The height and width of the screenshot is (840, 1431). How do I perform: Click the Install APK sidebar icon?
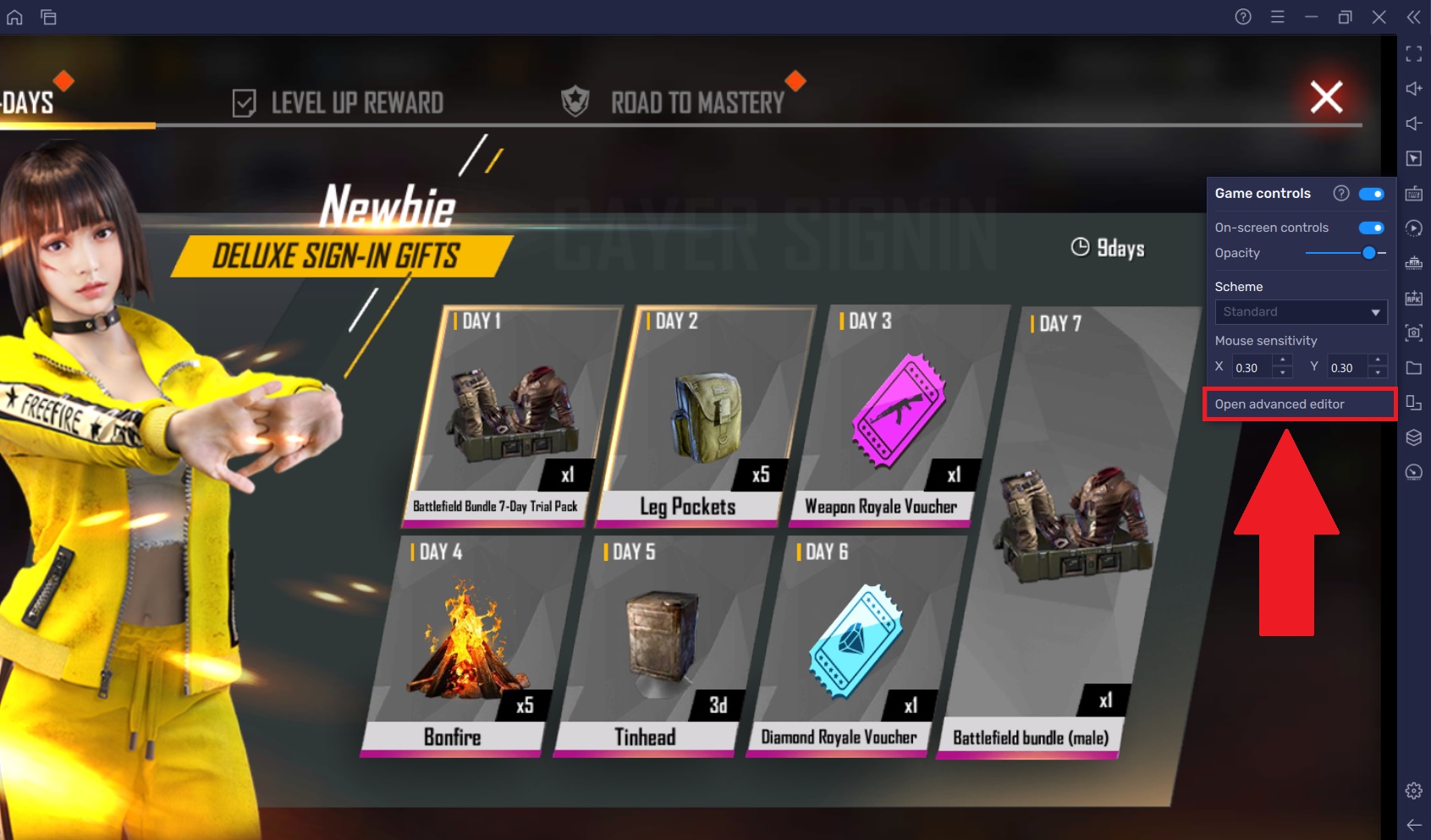[1414, 299]
